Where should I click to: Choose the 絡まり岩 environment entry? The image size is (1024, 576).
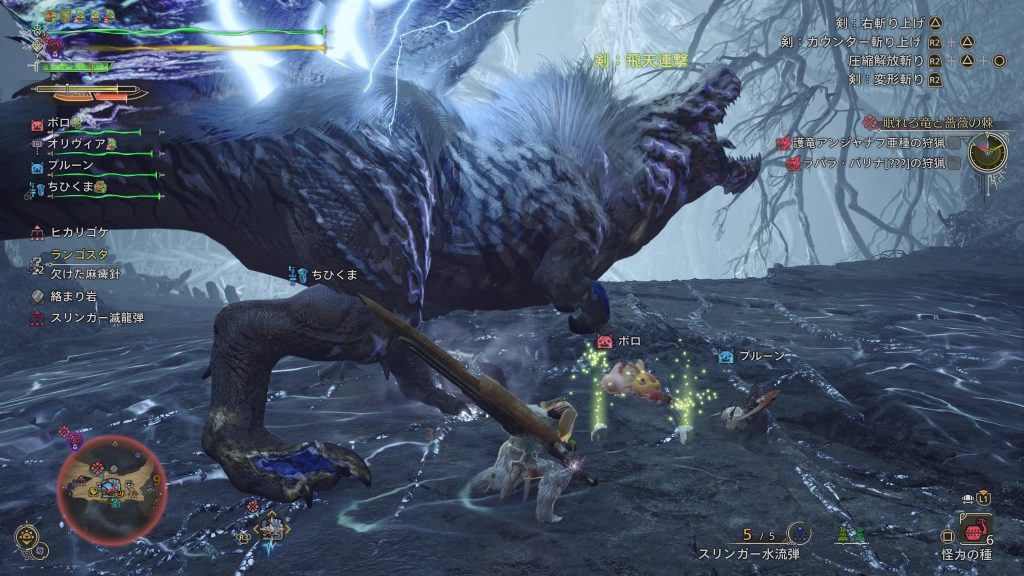[70, 297]
